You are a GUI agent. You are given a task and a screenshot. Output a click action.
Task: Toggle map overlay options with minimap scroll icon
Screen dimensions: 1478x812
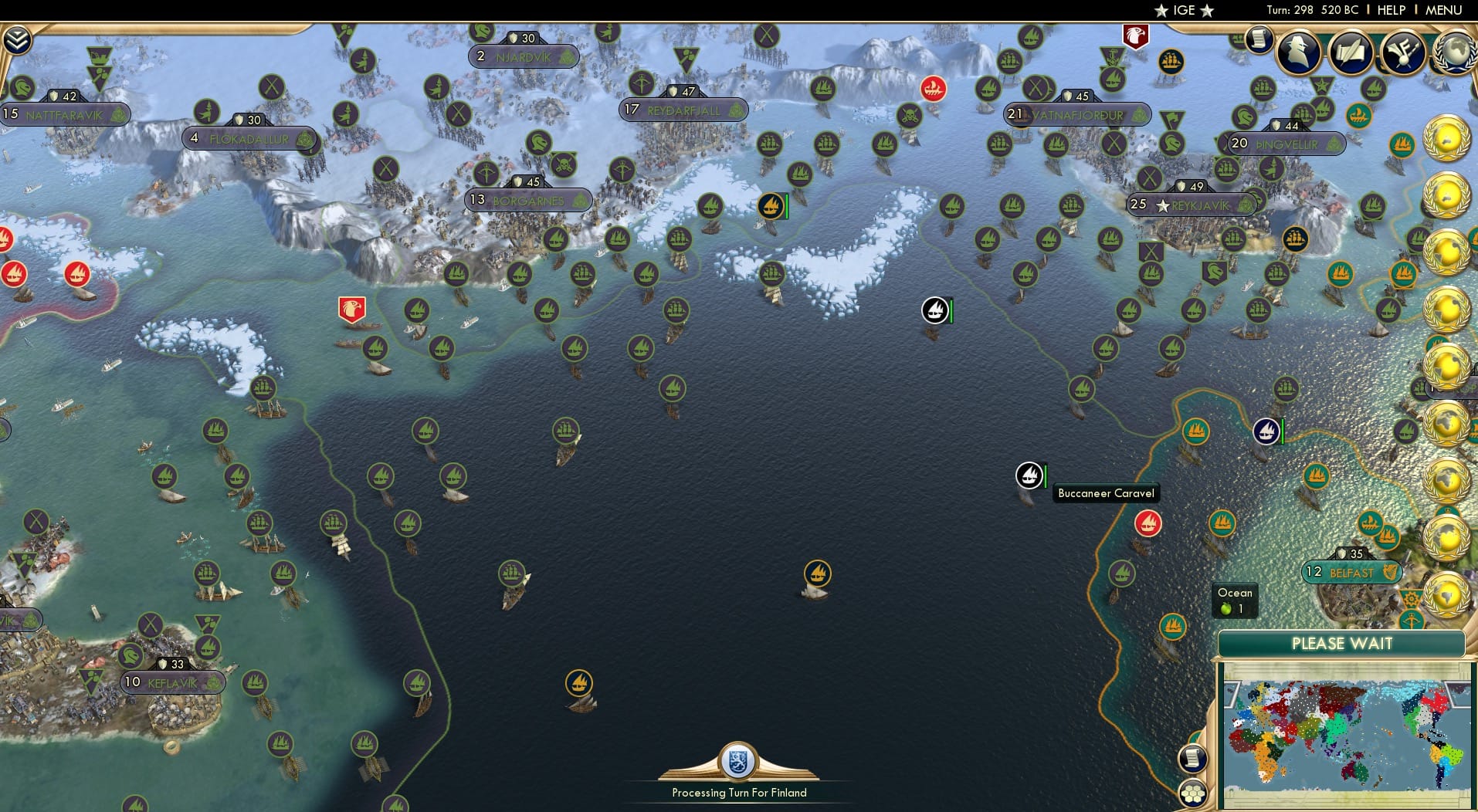tap(1193, 757)
